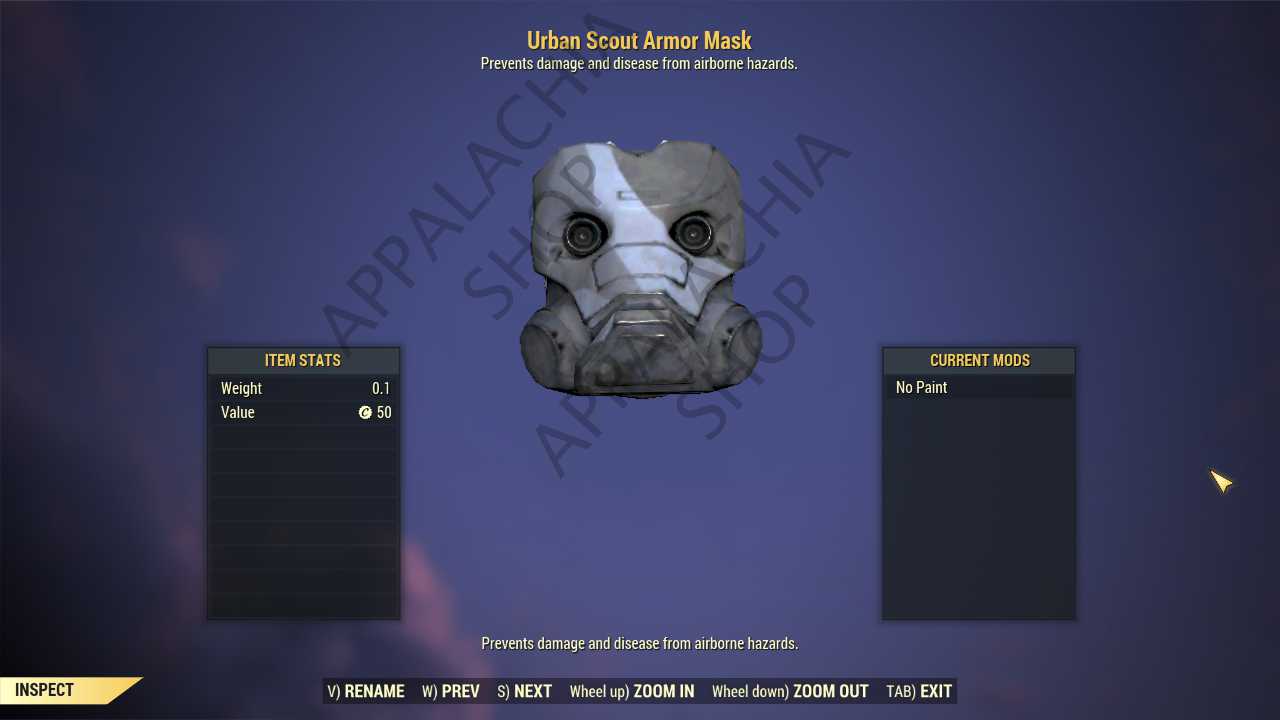Click the RENAME button
This screenshot has width=1280, height=720.
(x=366, y=691)
